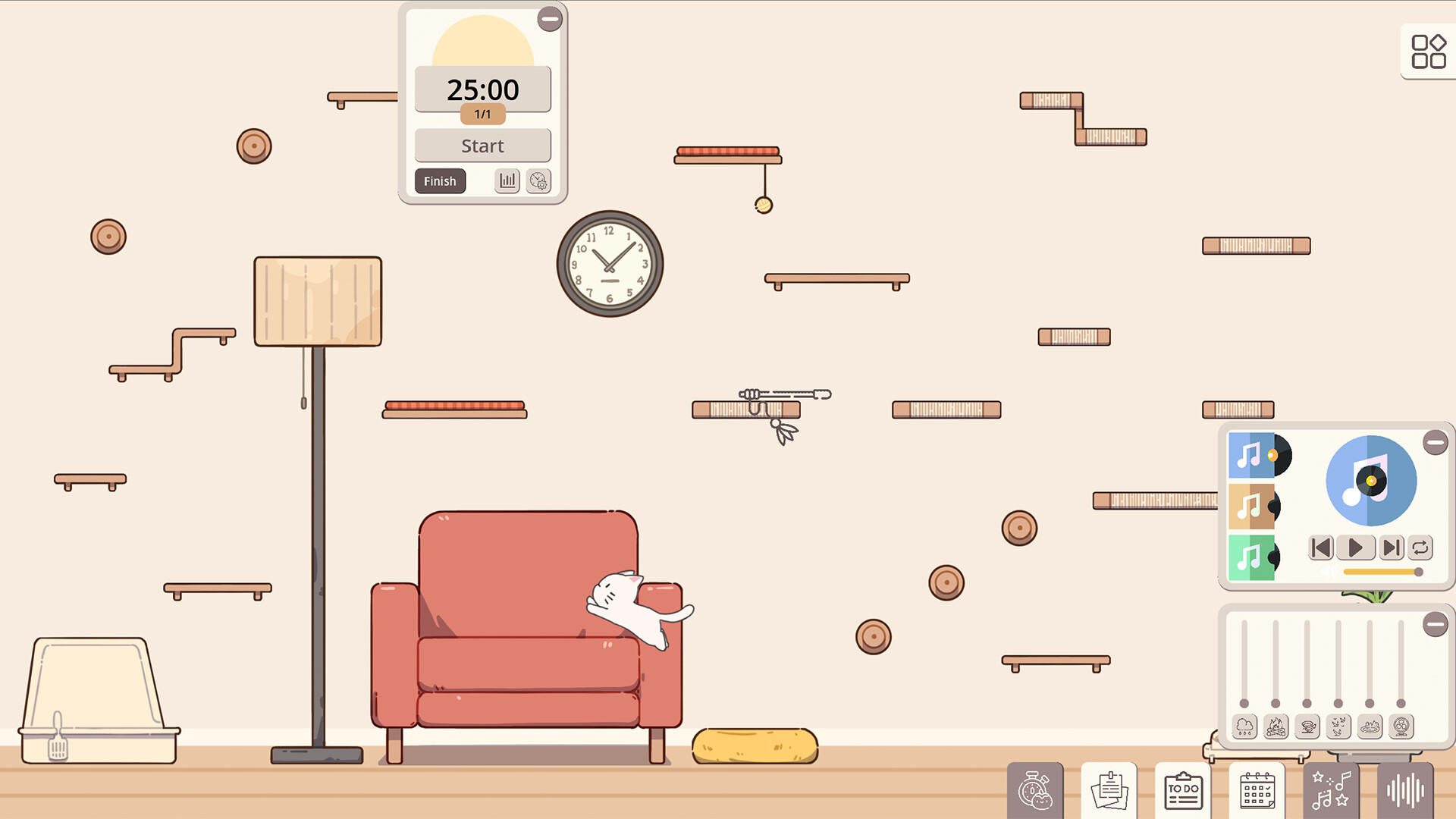The image size is (1456, 819).
Task: Select the fan ambient sound icon
Action: point(1401,726)
